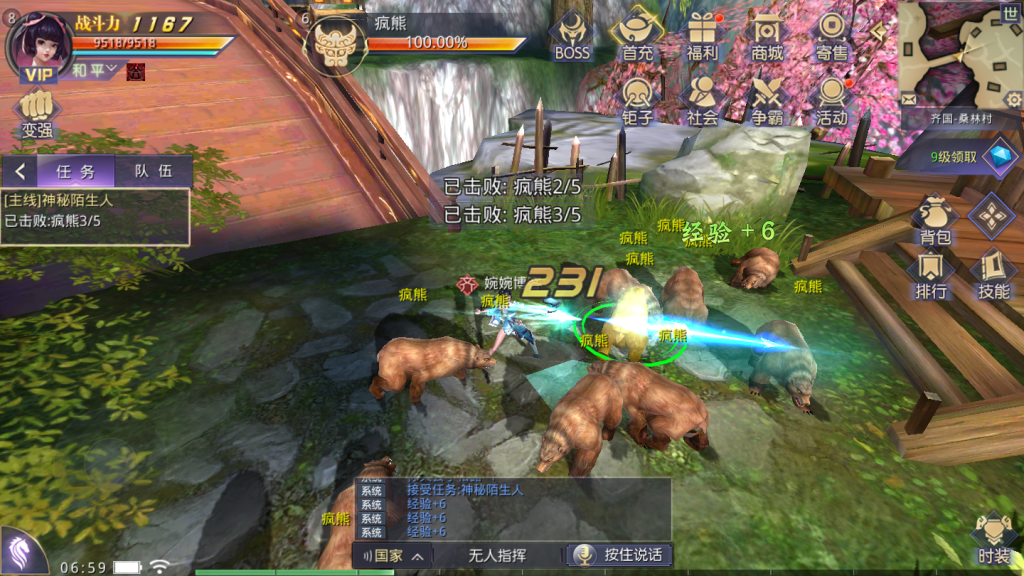Open the 时装 fashion outfits
The image size is (1024, 576).
point(994,539)
